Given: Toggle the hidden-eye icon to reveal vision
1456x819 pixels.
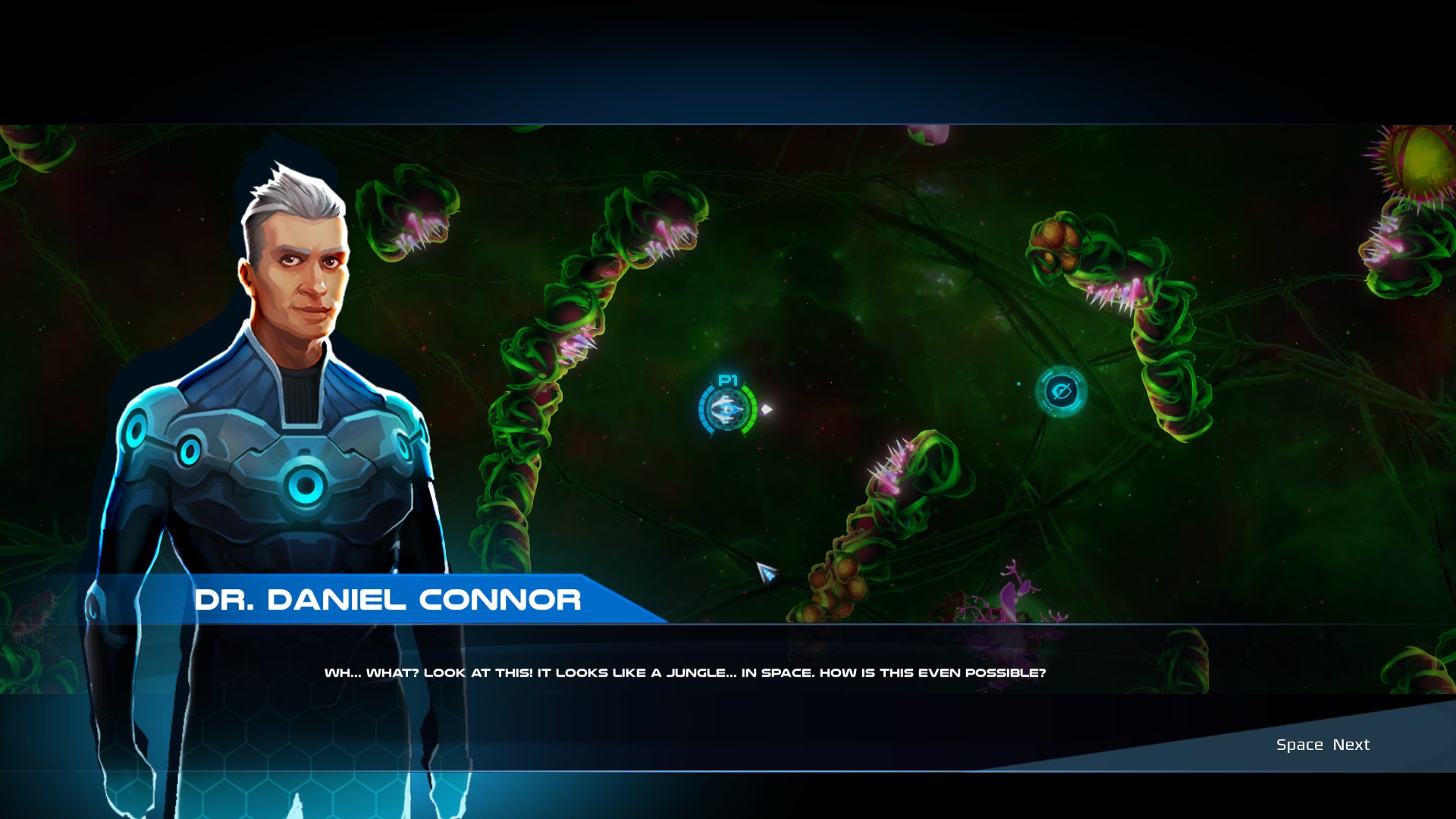Looking at the screenshot, I should [x=1062, y=391].
